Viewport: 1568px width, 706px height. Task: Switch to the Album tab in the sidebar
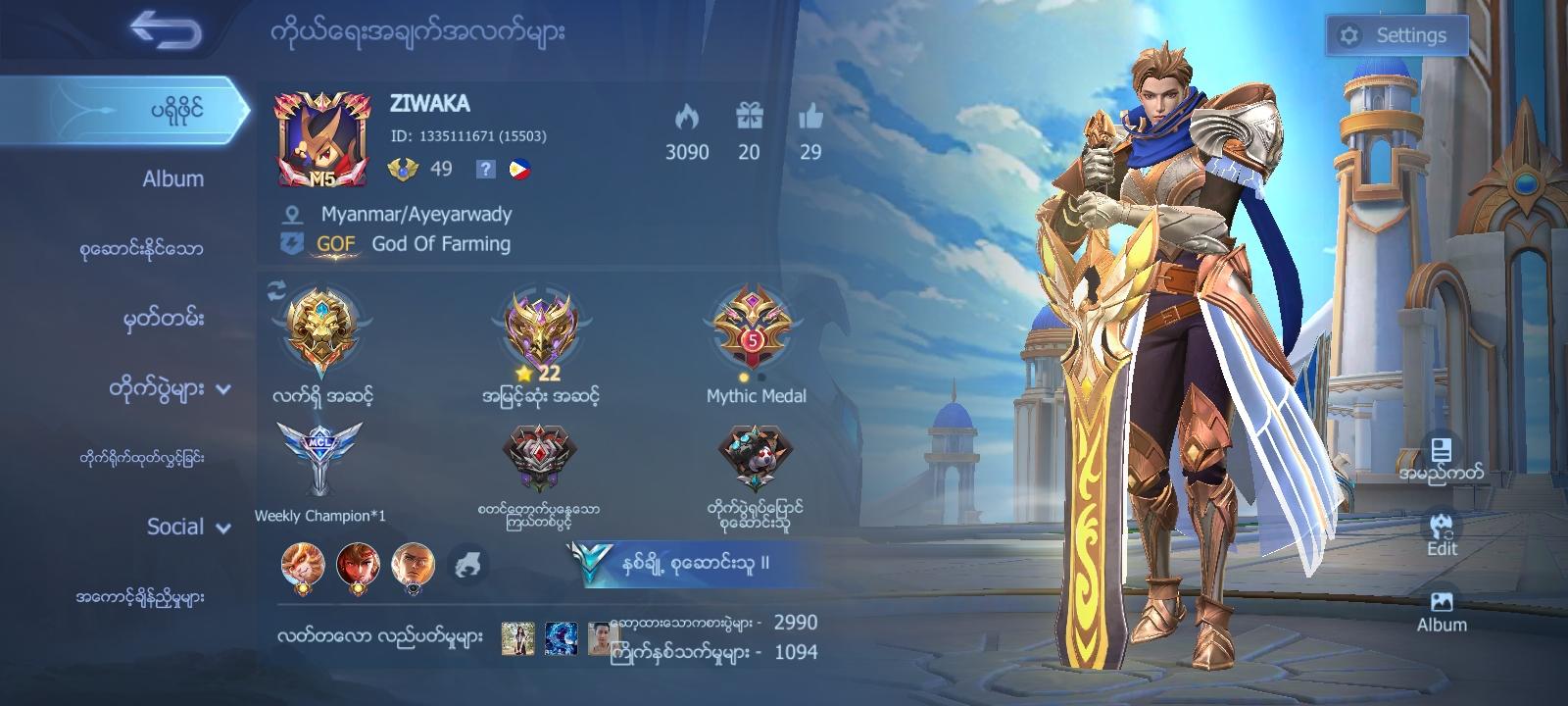click(171, 178)
